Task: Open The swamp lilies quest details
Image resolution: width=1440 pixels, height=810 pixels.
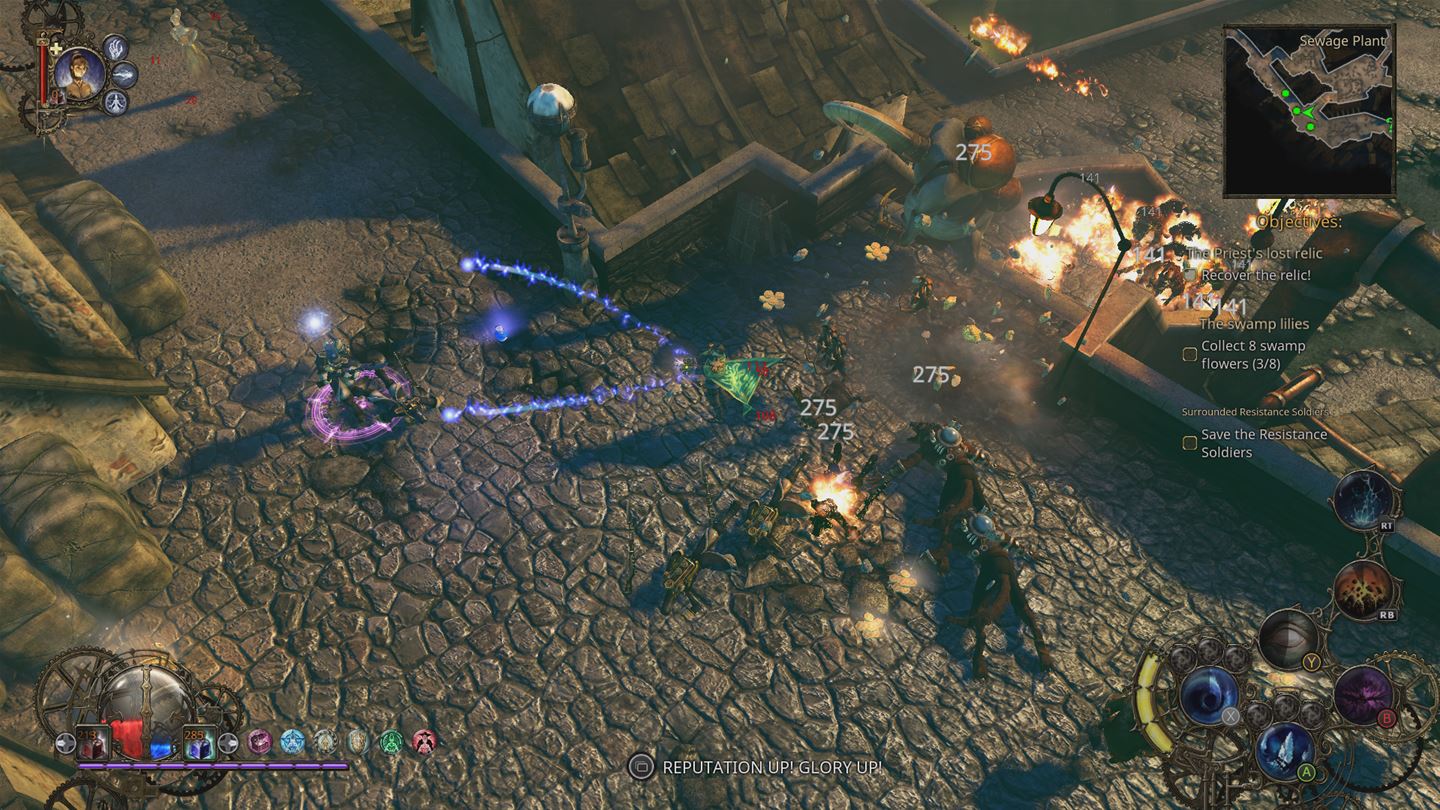Action: [x=1253, y=323]
